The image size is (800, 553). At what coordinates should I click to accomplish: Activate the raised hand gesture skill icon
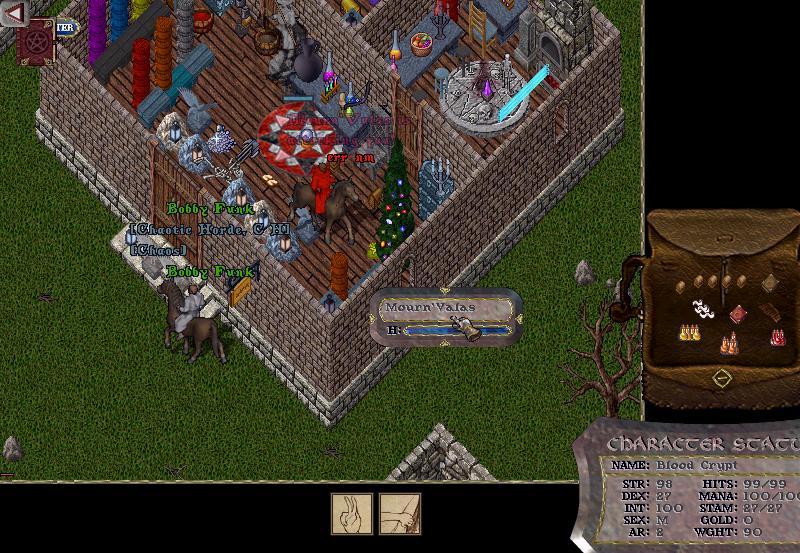point(352,514)
